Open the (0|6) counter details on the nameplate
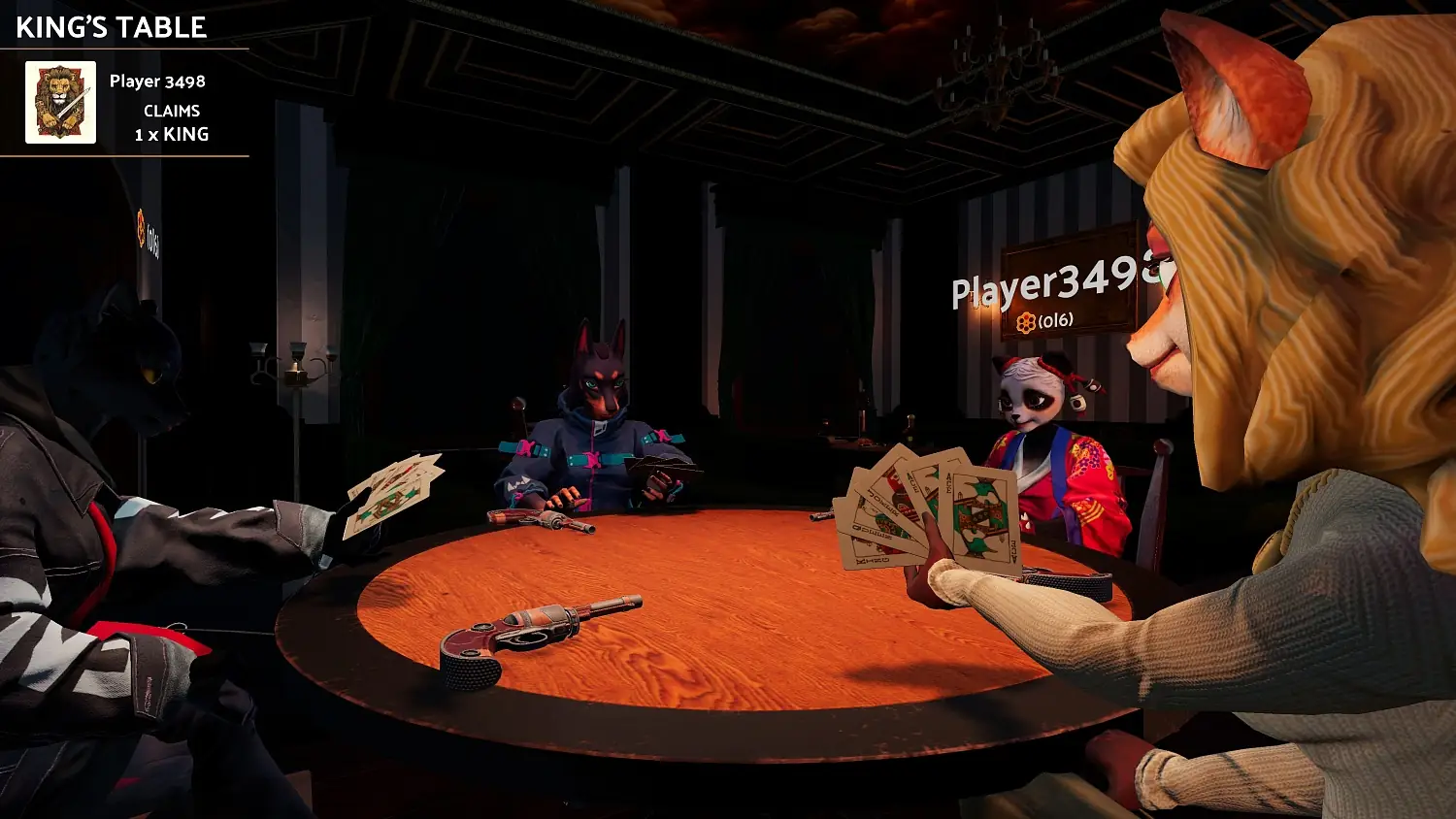 1058,320
